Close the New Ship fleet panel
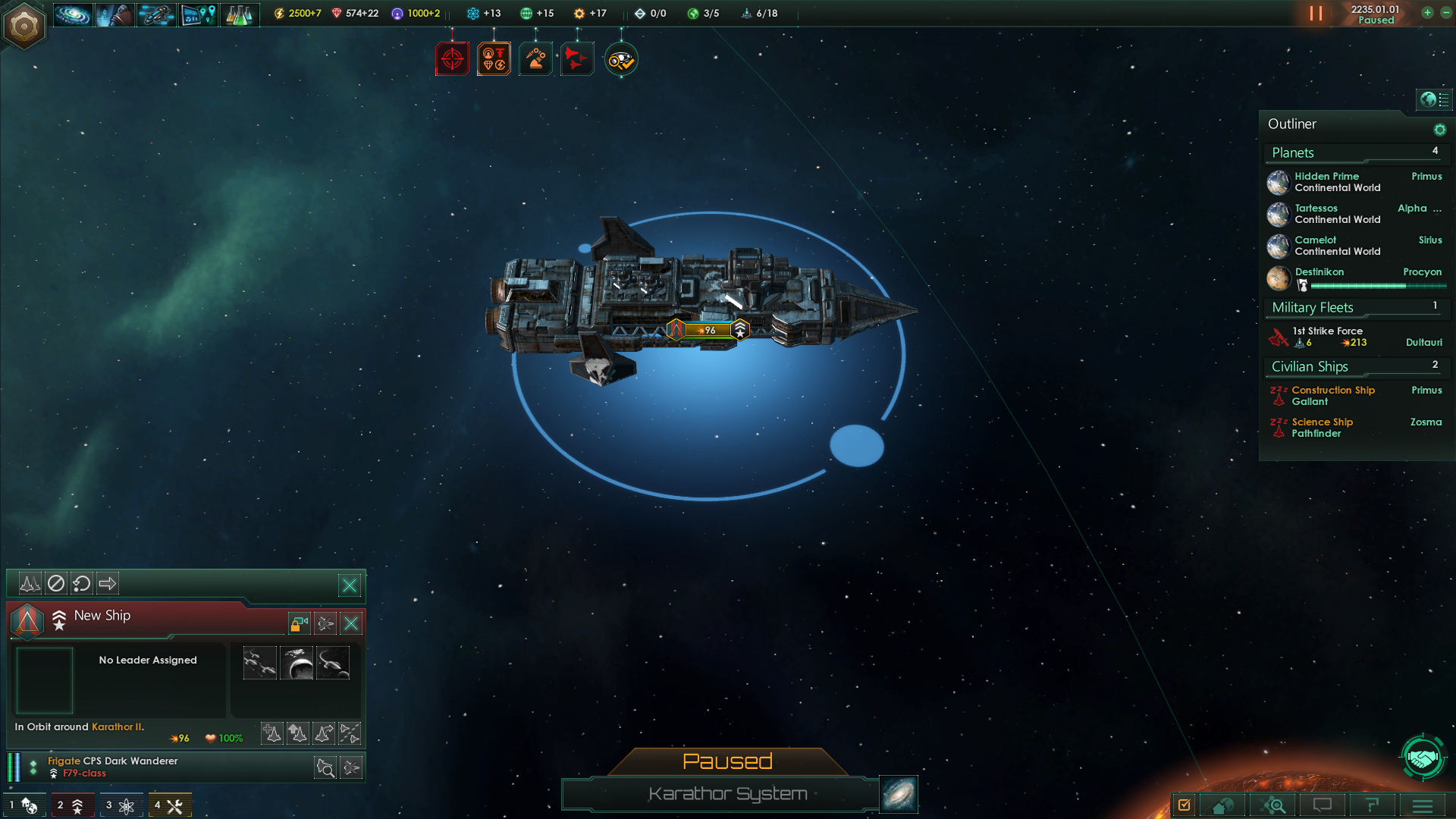 (351, 623)
